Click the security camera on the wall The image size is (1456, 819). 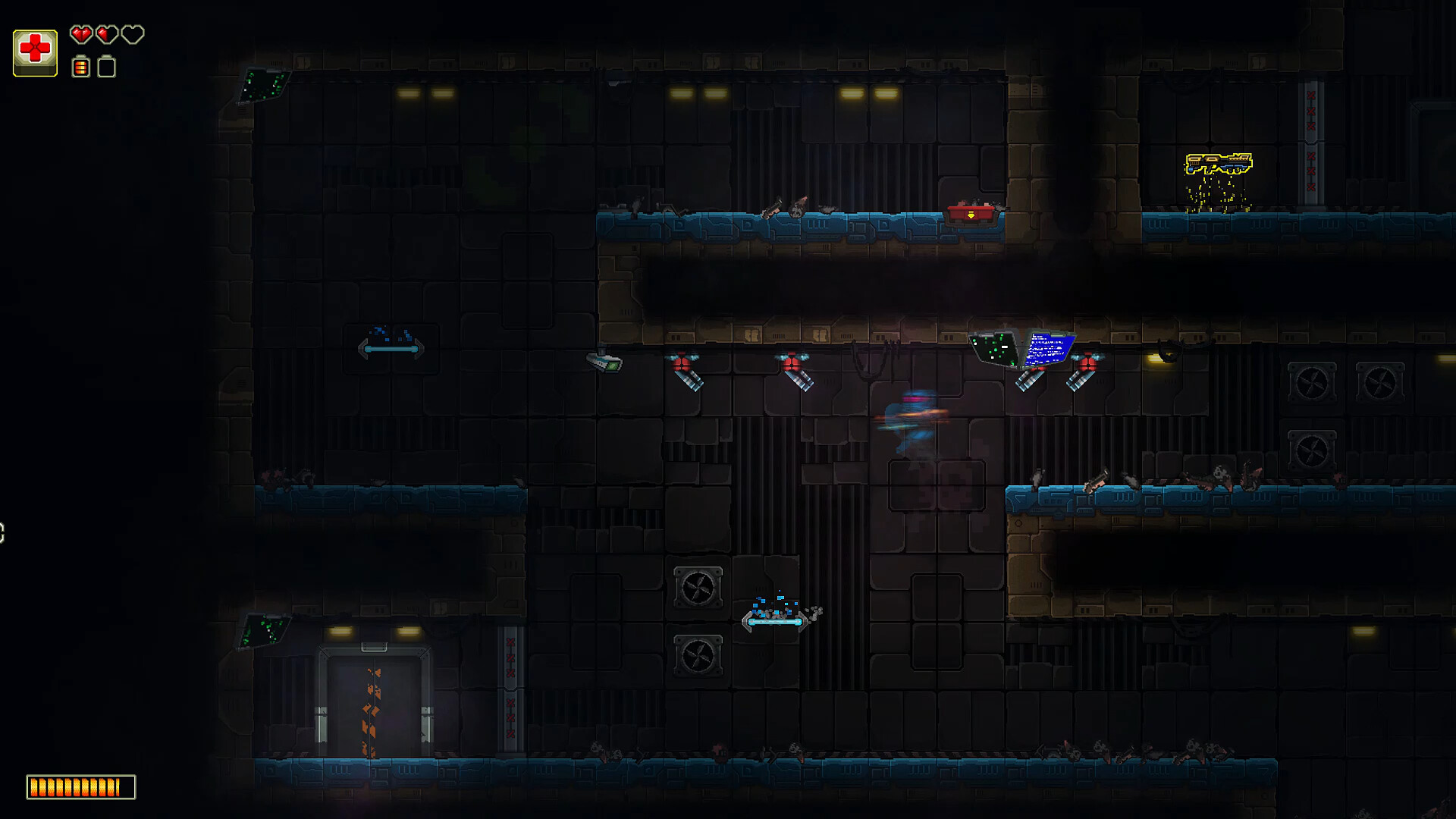pos(605,362)
